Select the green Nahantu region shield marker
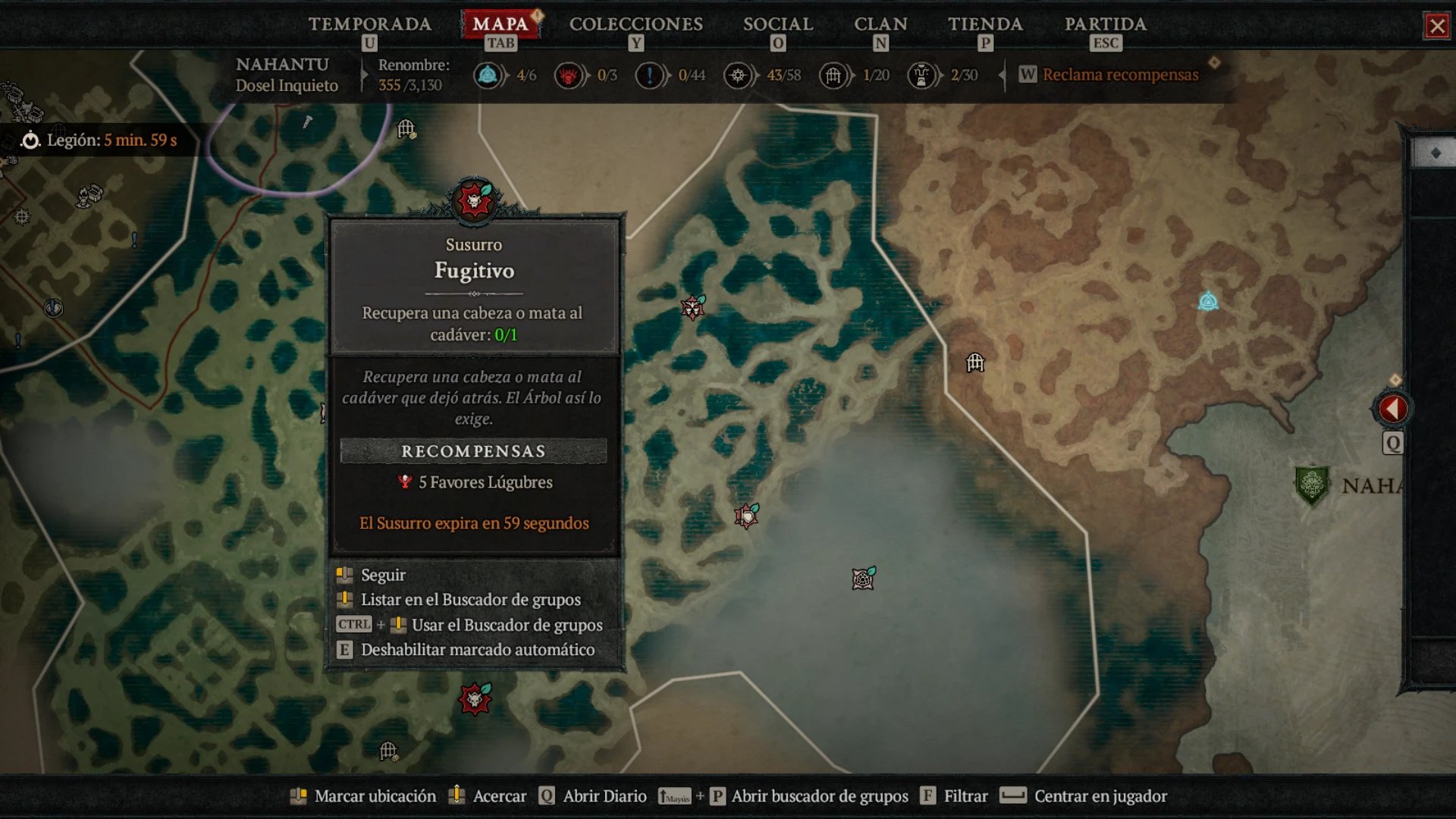This screenshot has width=1456, height=819. (x=1311, y=485)
